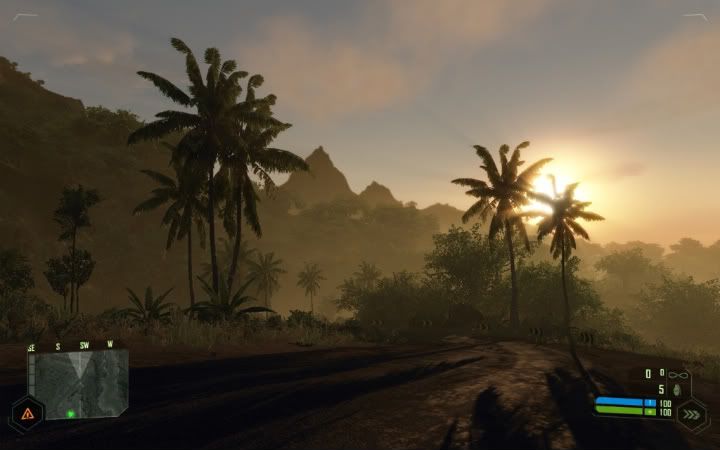Viewport: 720px width, 450px height.
Task: Click the orange warning triangle hexagon
Action: (26, 413)
